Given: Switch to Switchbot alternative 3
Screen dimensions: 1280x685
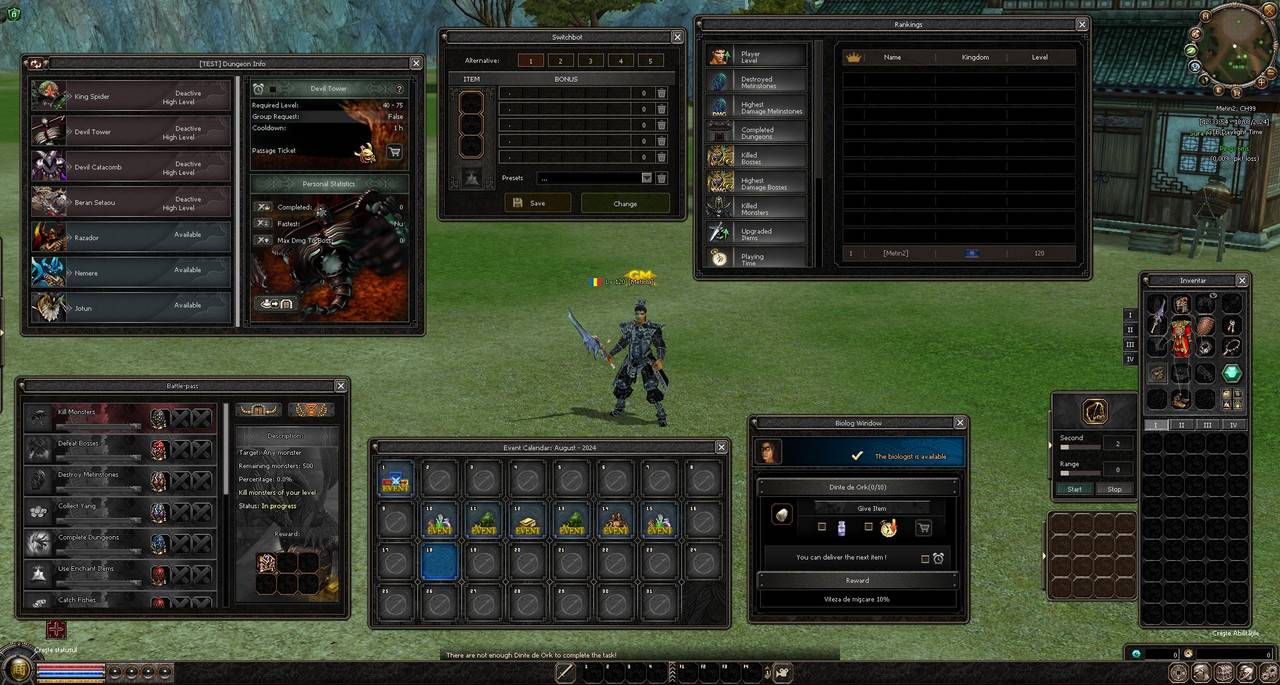Looking at the screenshot, I should pos(590,61).
